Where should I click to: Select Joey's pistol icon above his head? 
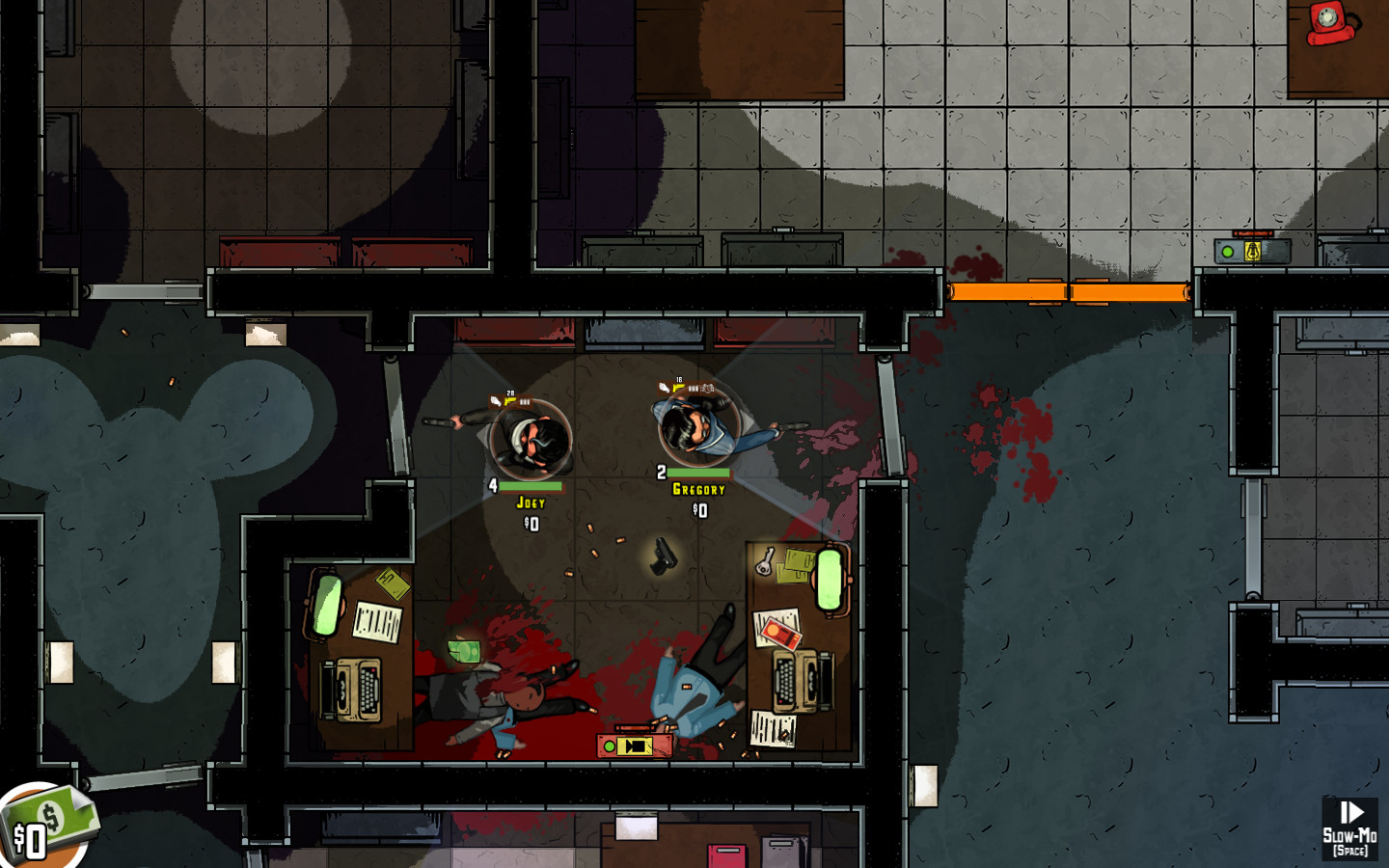click(509, 399)
